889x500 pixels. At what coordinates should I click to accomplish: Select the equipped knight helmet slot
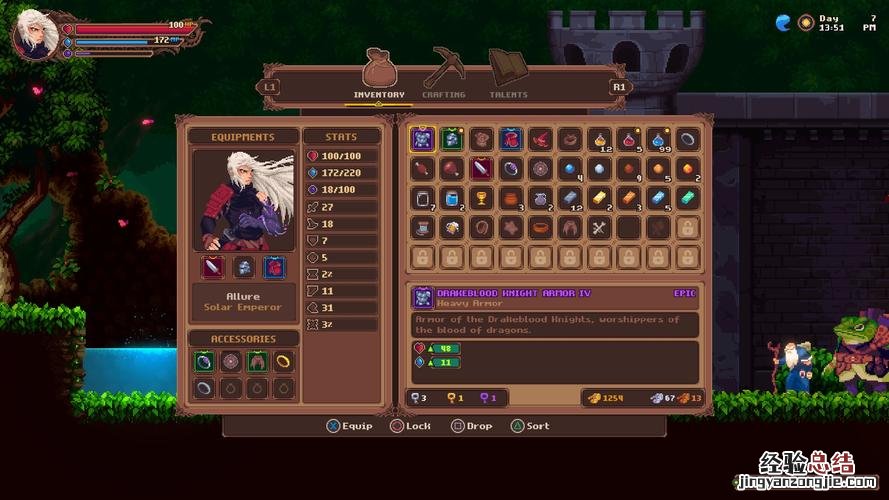point(243,267)
